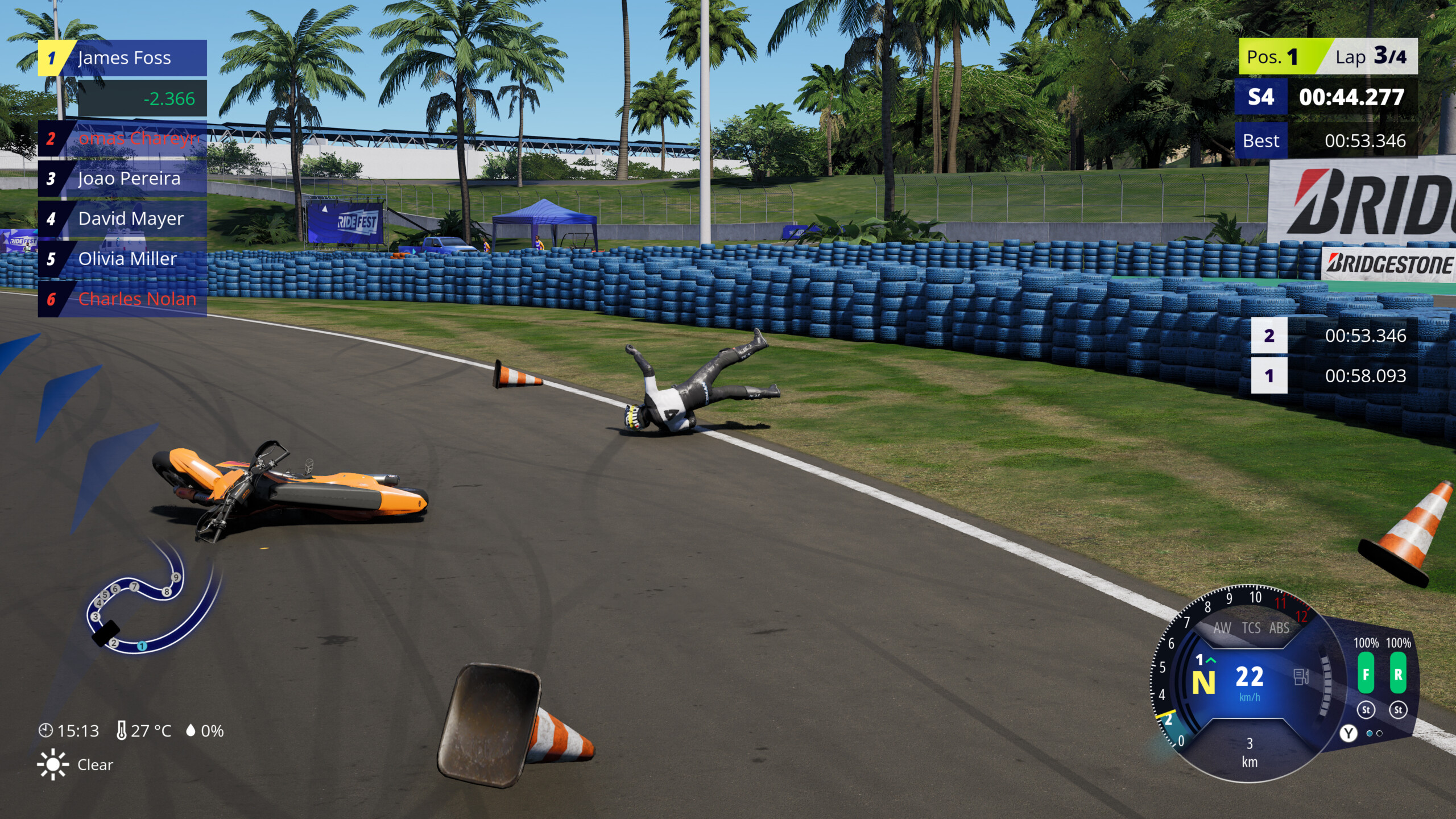Click the ABS indicator on tachometer

pyautogui.click(x=1279, y=628)
